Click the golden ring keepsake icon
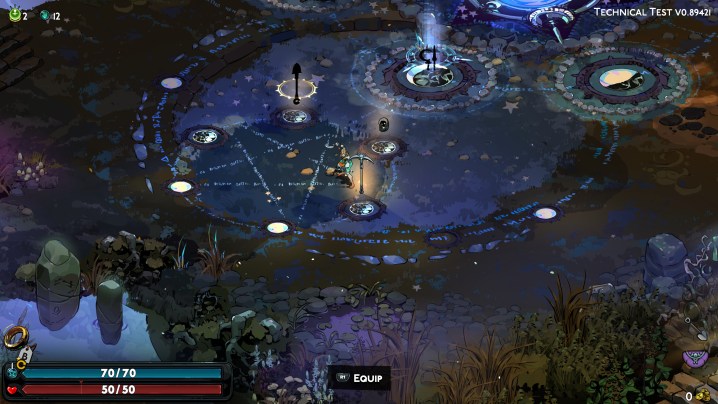Viewport: 718px width, 404px height. [15, 338]
